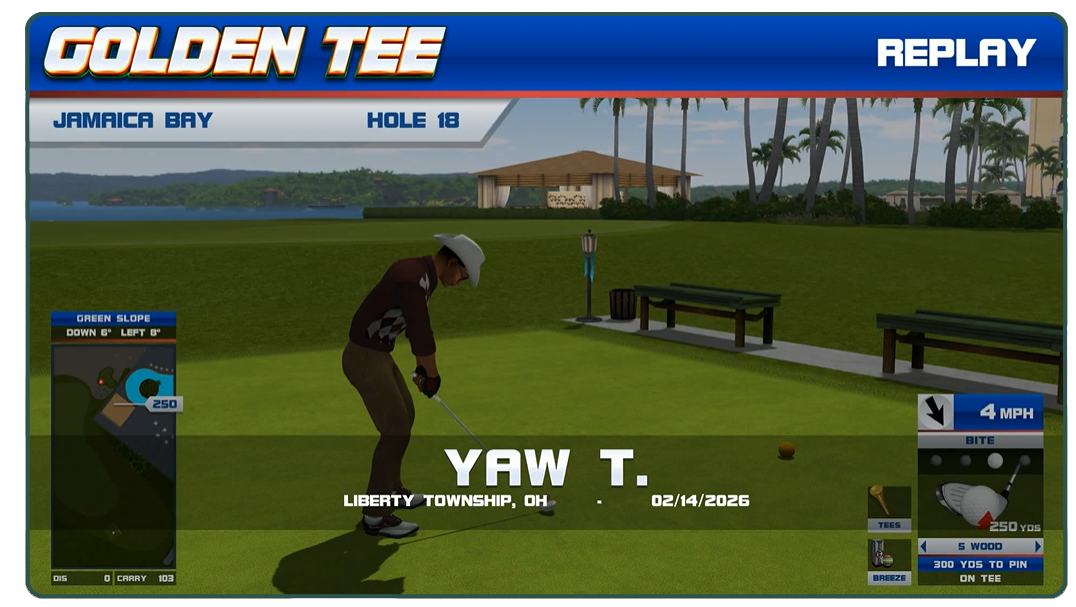Click the wind direction arrow indicator
This screenshot has height=607, width=1076.
coord(936,412)
